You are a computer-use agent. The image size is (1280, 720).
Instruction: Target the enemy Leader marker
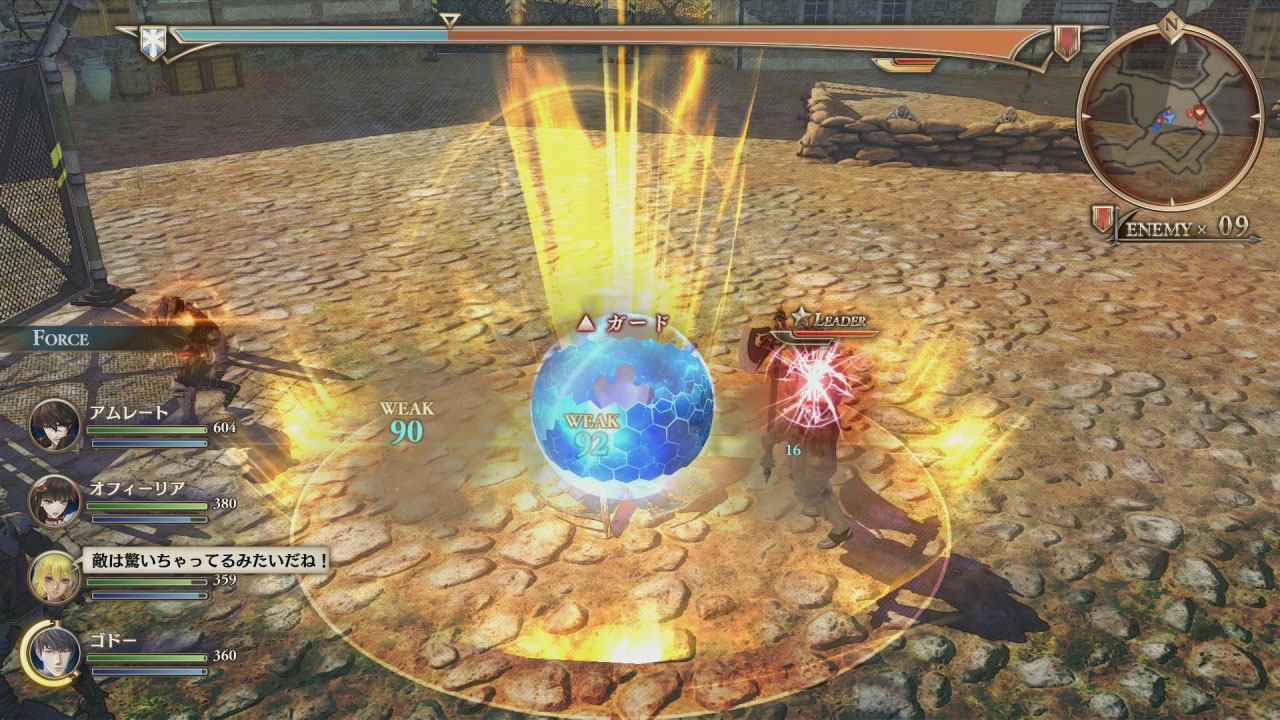coord(828,320)
